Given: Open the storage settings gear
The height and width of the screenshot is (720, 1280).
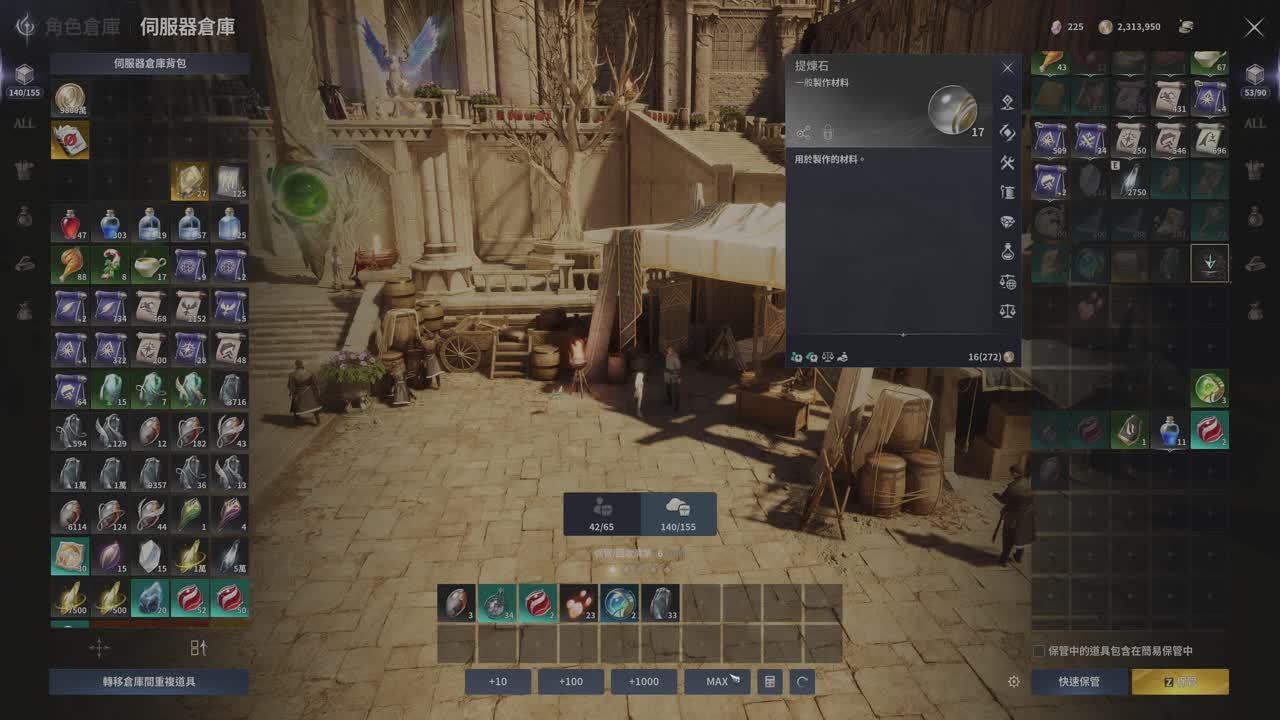Looking at the screenshot, I should [1014, 682].
